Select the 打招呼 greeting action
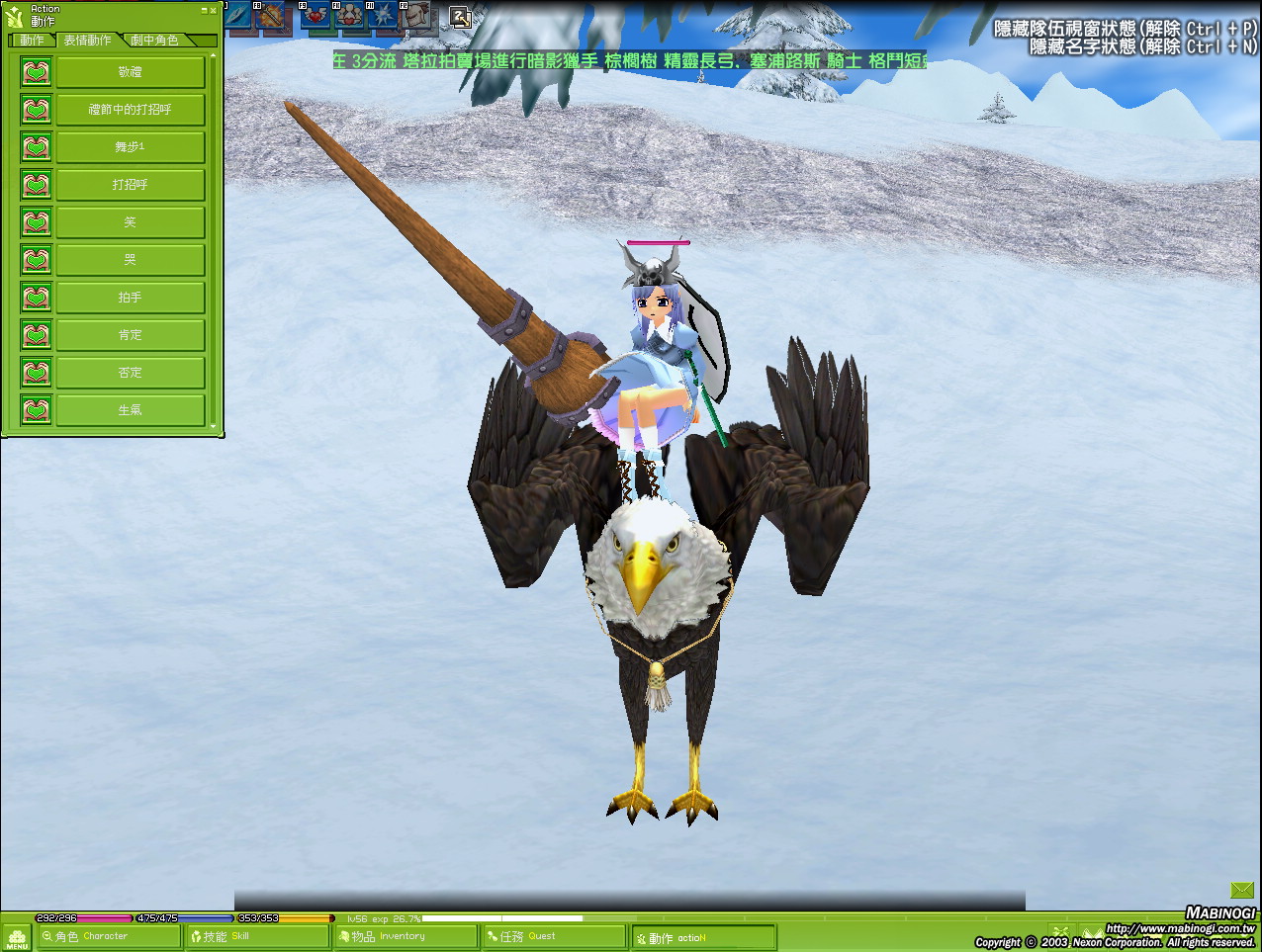This screenshot has height=952, width=1262. click(130, 185)
